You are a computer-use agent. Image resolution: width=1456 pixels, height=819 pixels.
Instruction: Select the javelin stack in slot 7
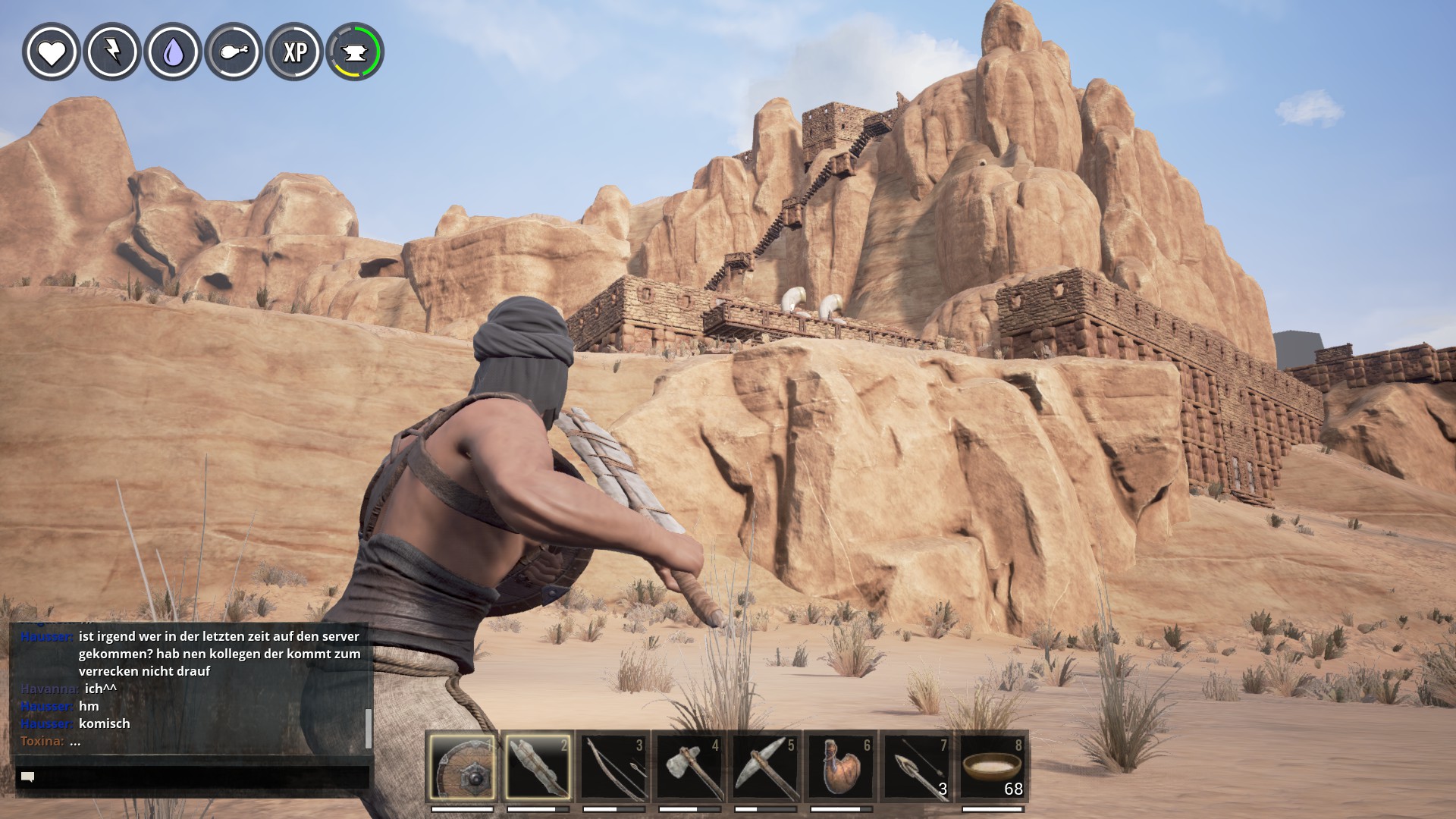(917, 767)
